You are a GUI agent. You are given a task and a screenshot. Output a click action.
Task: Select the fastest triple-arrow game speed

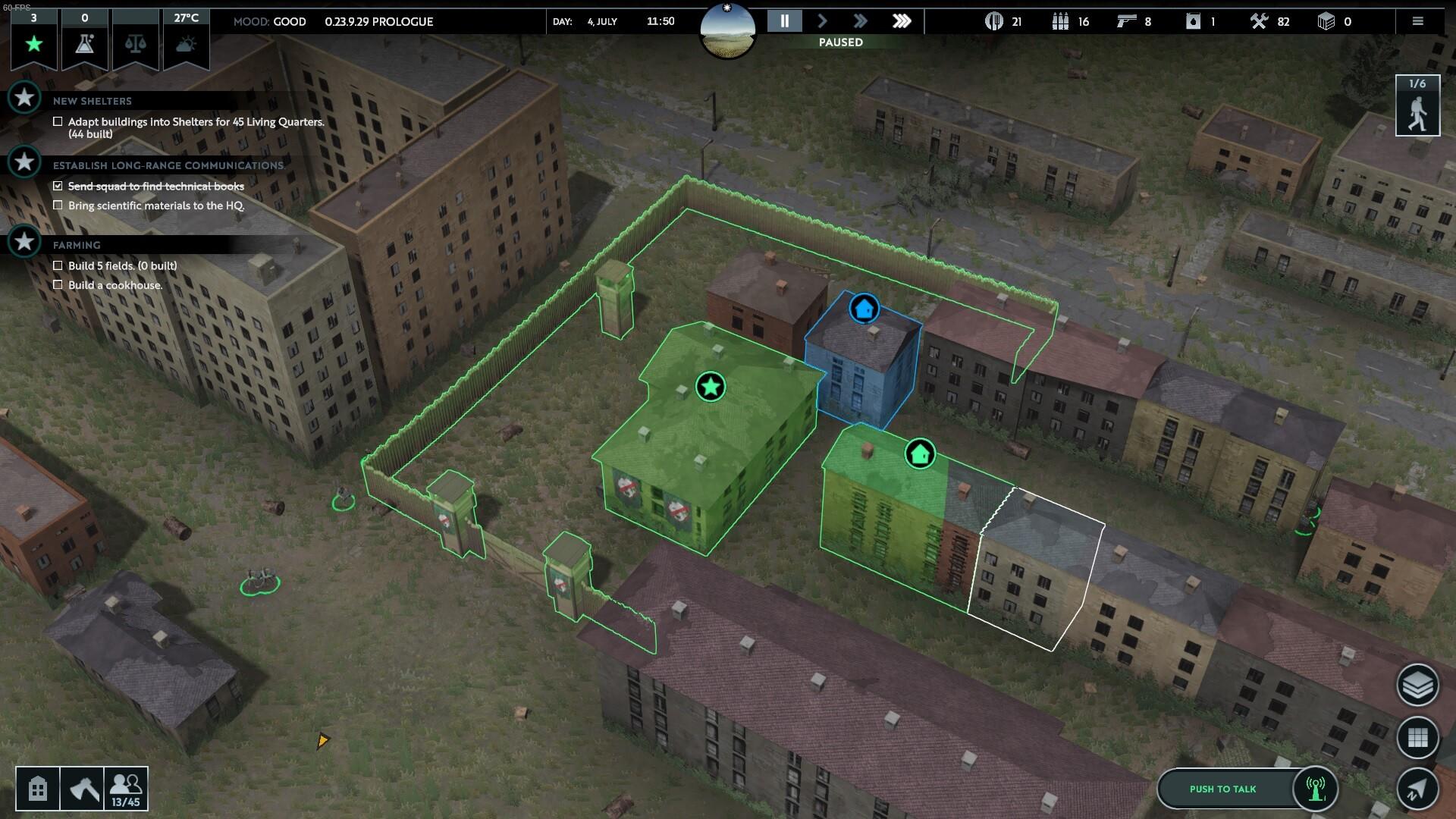tap(902, 21)
